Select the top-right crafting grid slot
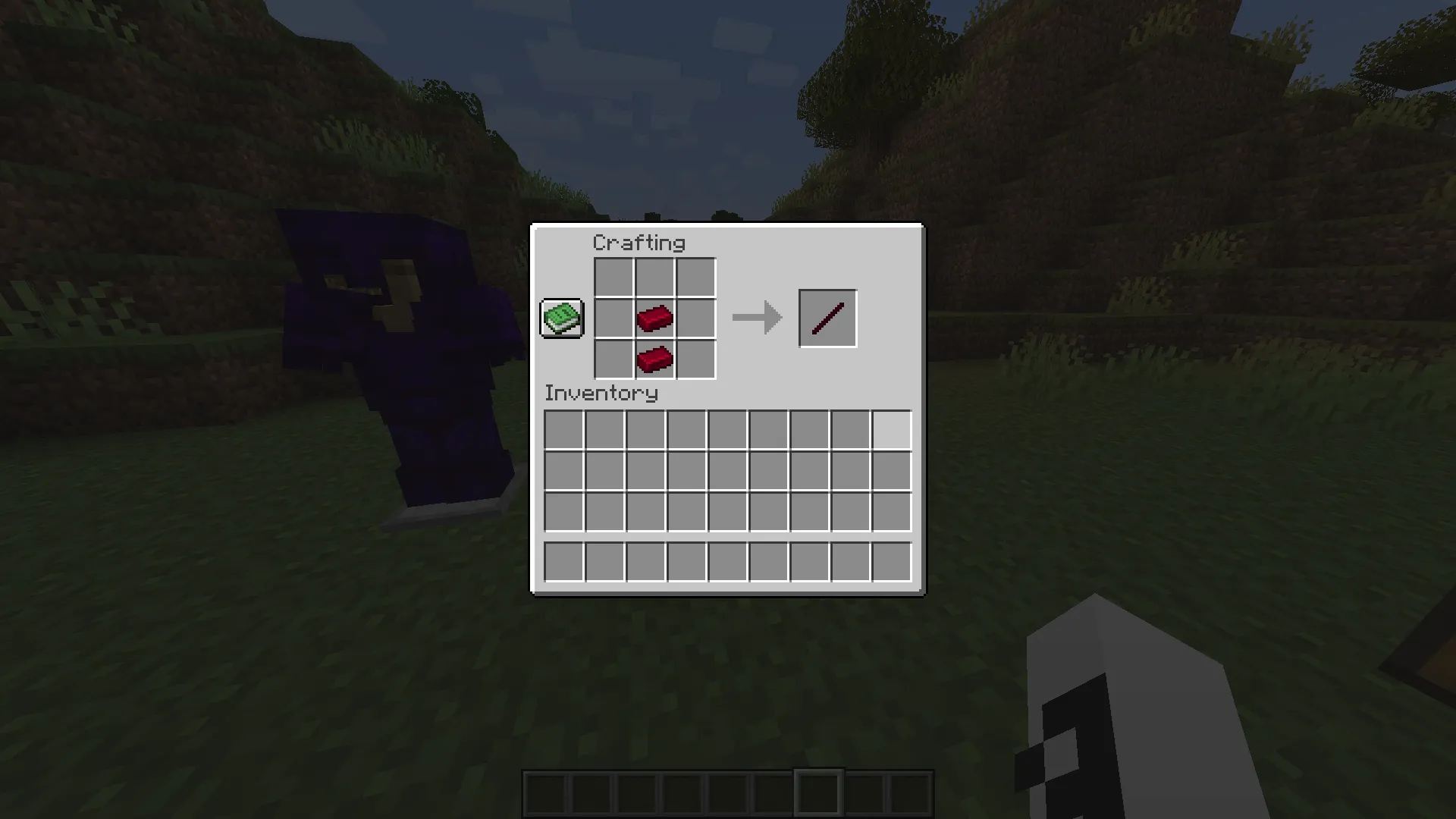The image size is (1456, 819). pyautogui.click(x=695, y=276)
